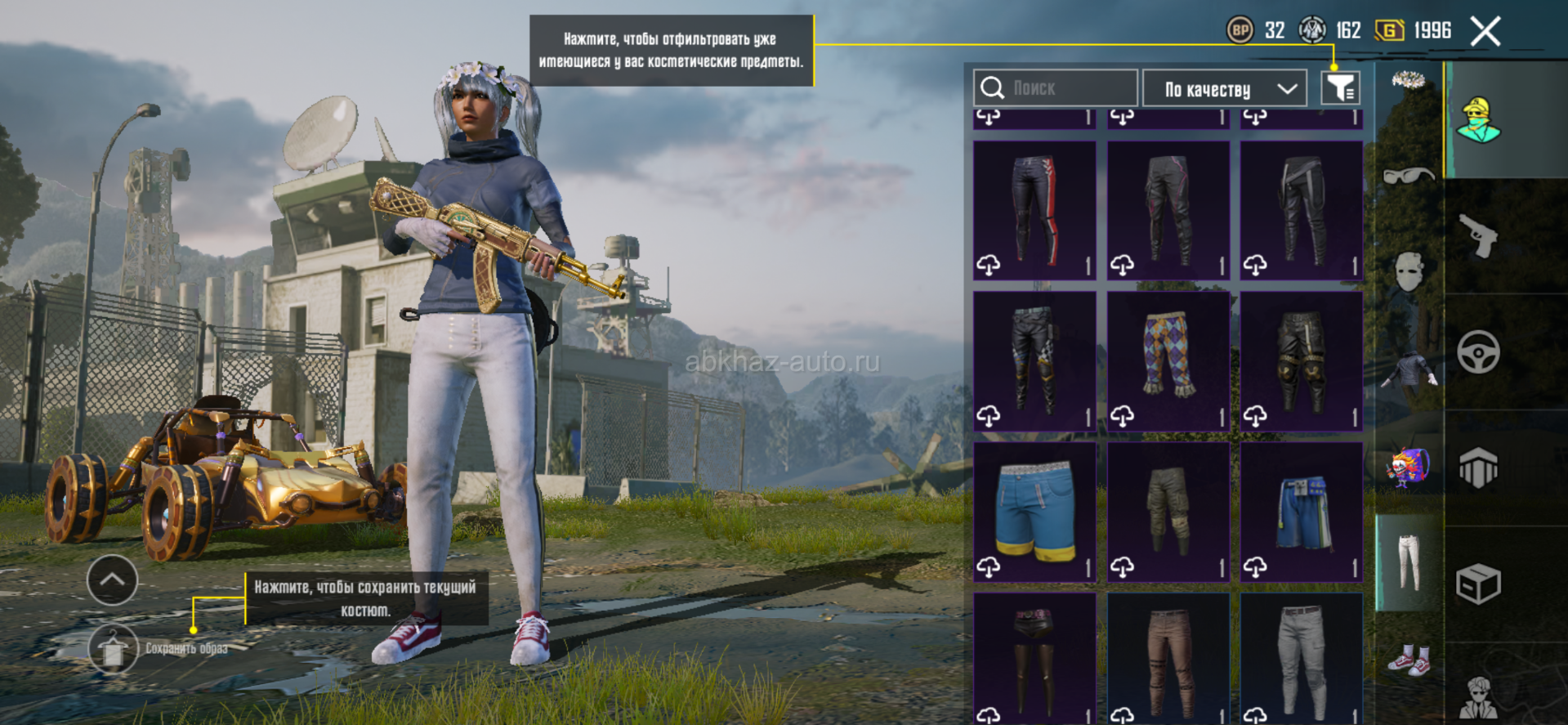Choose the olive green cargo pants

pos(1168,512)
